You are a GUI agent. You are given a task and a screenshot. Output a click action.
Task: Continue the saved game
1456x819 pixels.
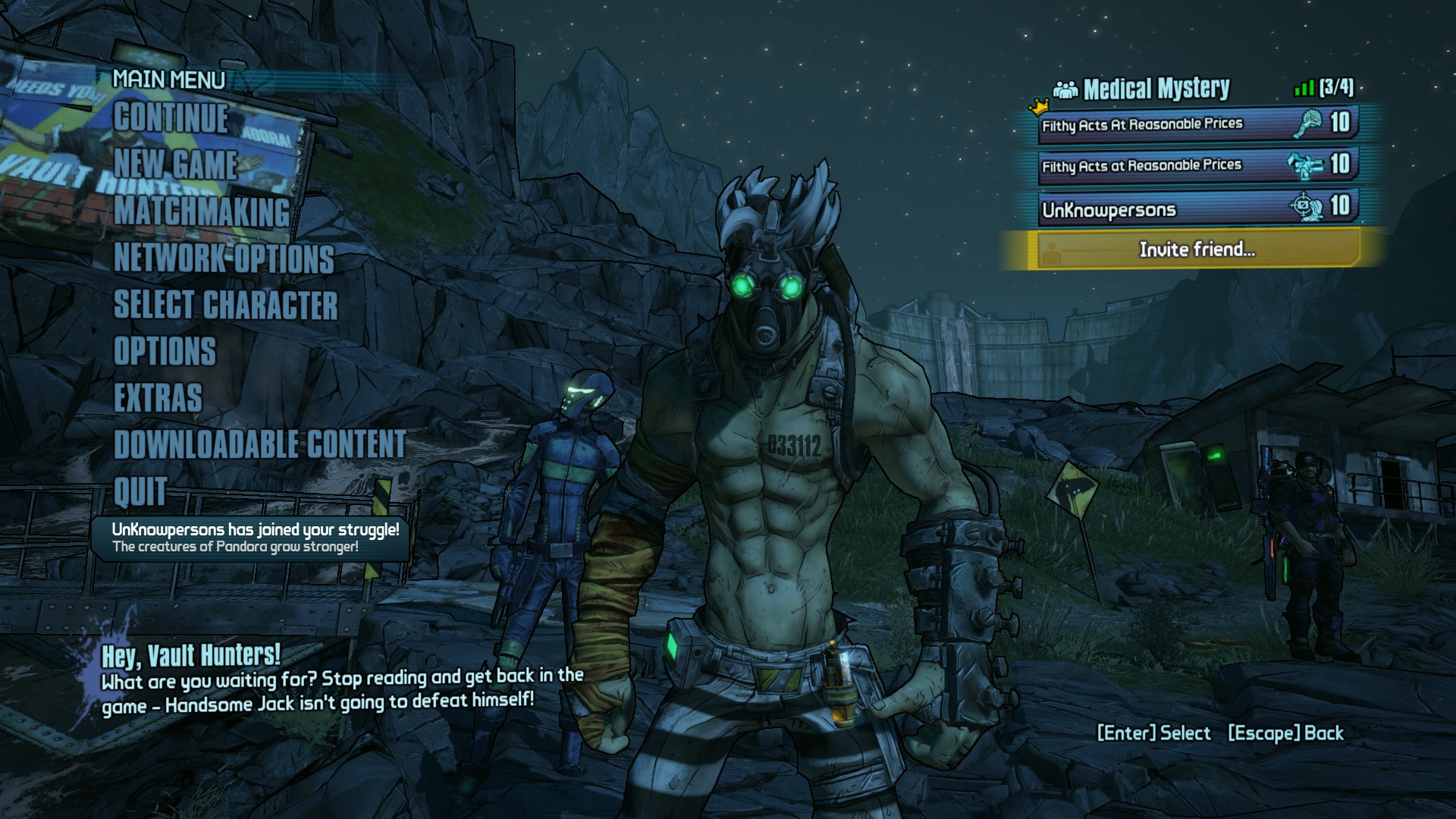tap(171, 119)
